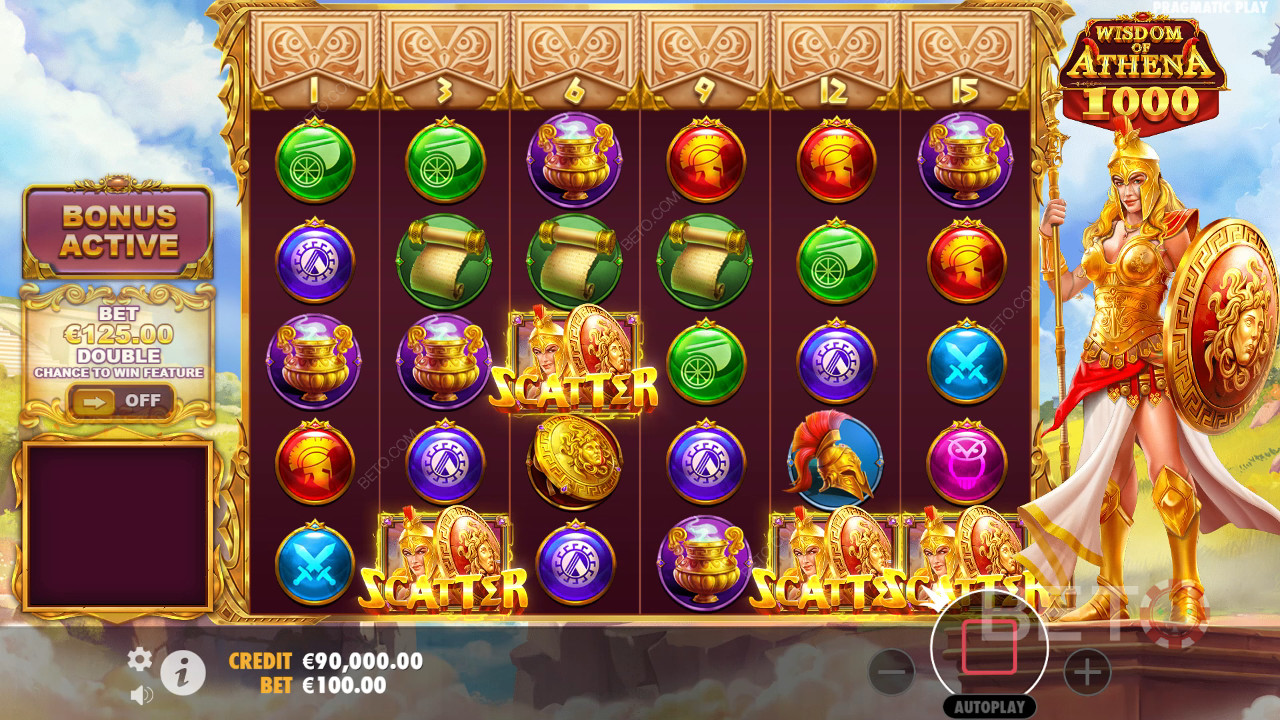Increase the bet with the plus button
The width and height of the screenshot is (1280, 720).
click(1087, 672)
